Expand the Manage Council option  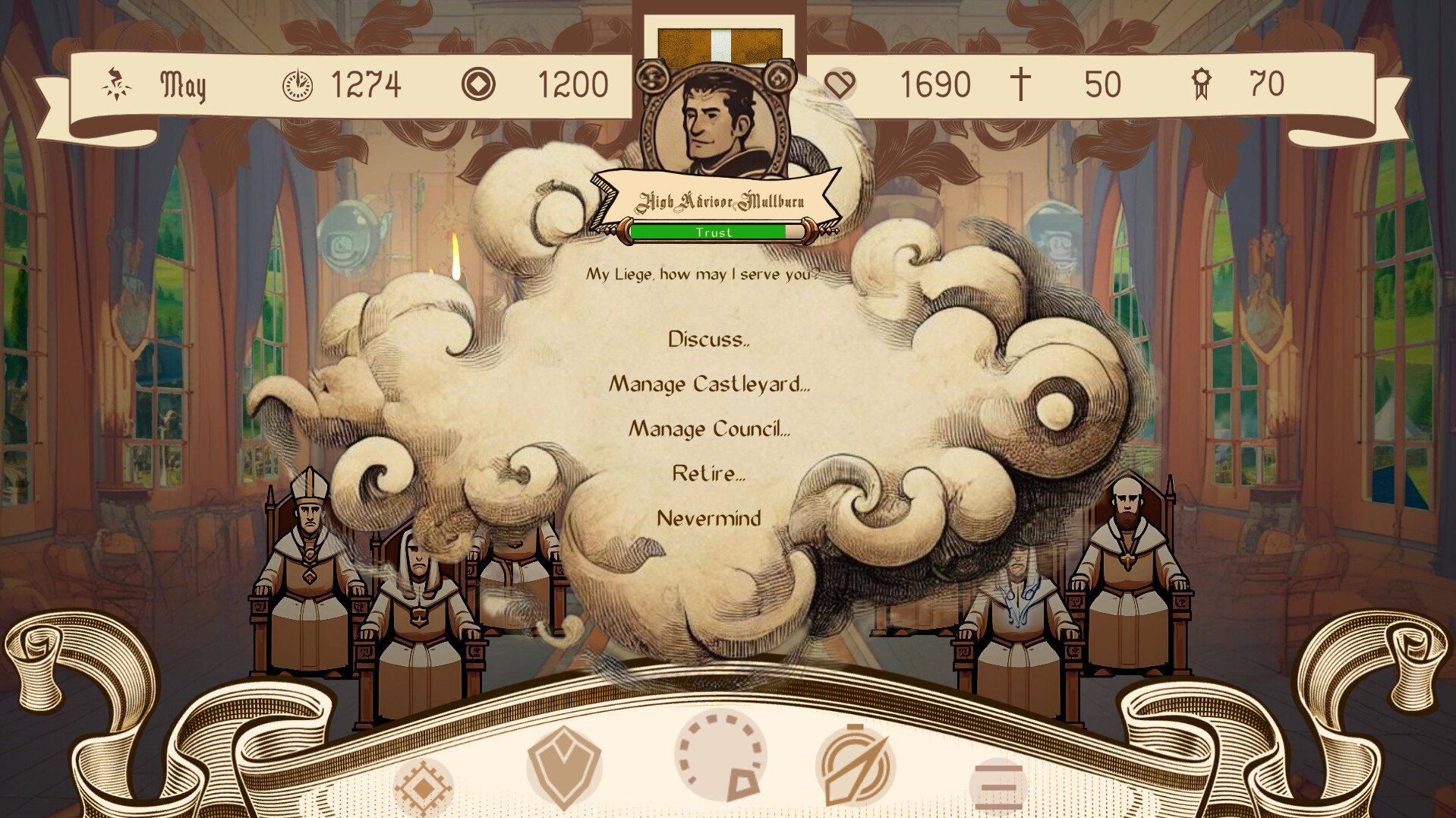click(711, 429)
